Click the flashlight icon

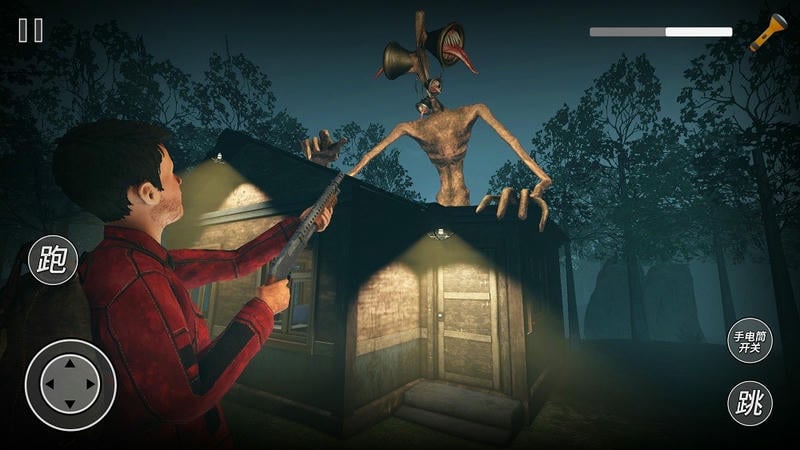pos(768,32)
